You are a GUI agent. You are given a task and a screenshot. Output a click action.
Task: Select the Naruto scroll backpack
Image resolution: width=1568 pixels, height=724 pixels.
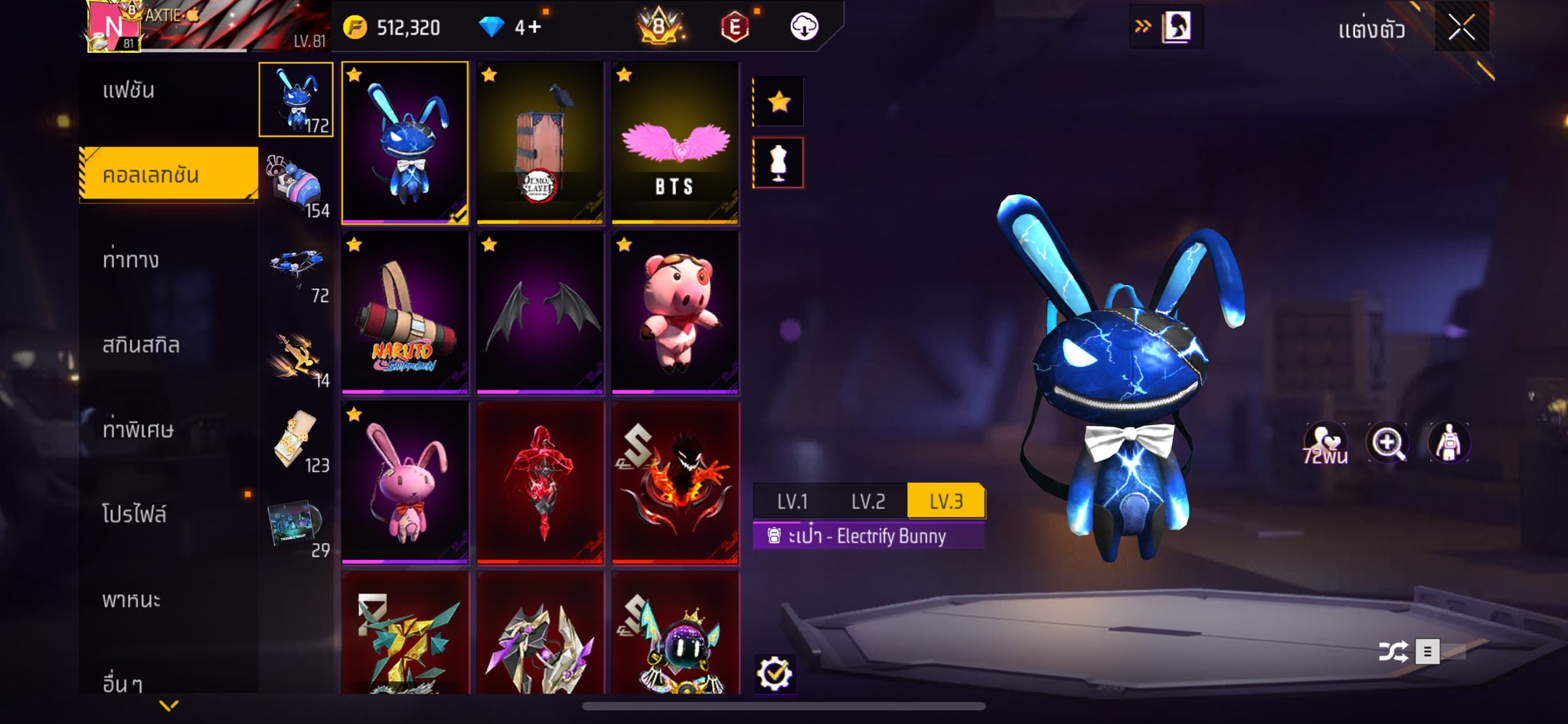tap(405, 313)
